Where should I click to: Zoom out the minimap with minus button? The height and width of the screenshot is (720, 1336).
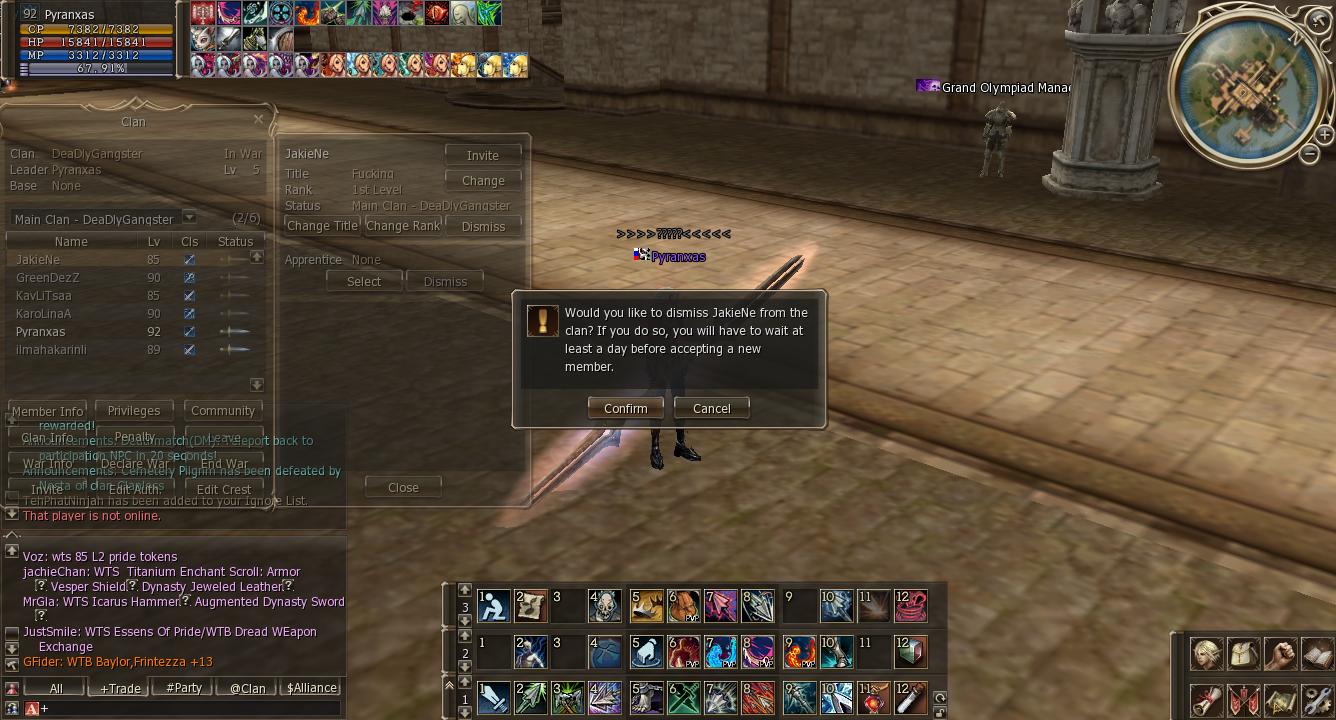pyautogui.click(x=1310, y=153)
